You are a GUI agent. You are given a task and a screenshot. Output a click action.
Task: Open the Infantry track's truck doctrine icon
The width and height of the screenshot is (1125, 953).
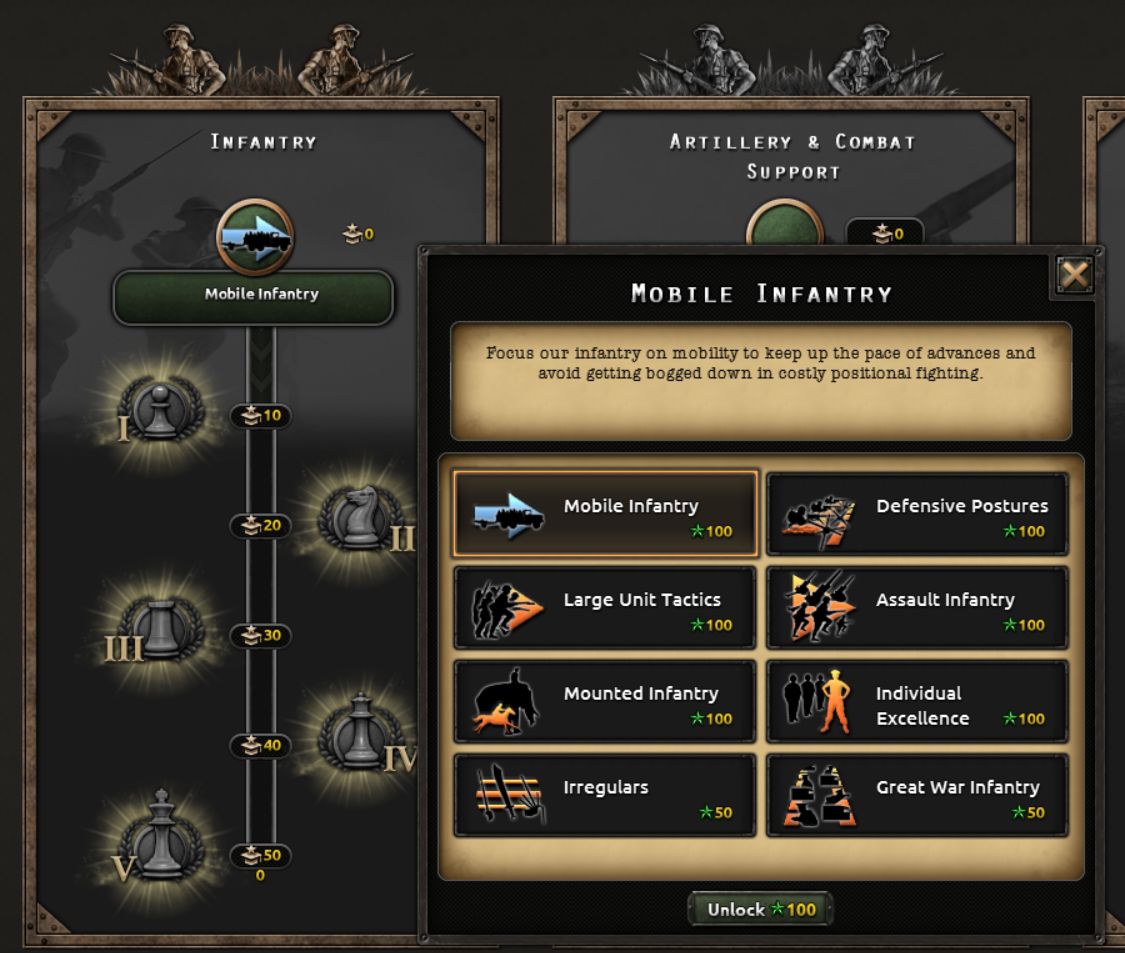coord(255,237)
